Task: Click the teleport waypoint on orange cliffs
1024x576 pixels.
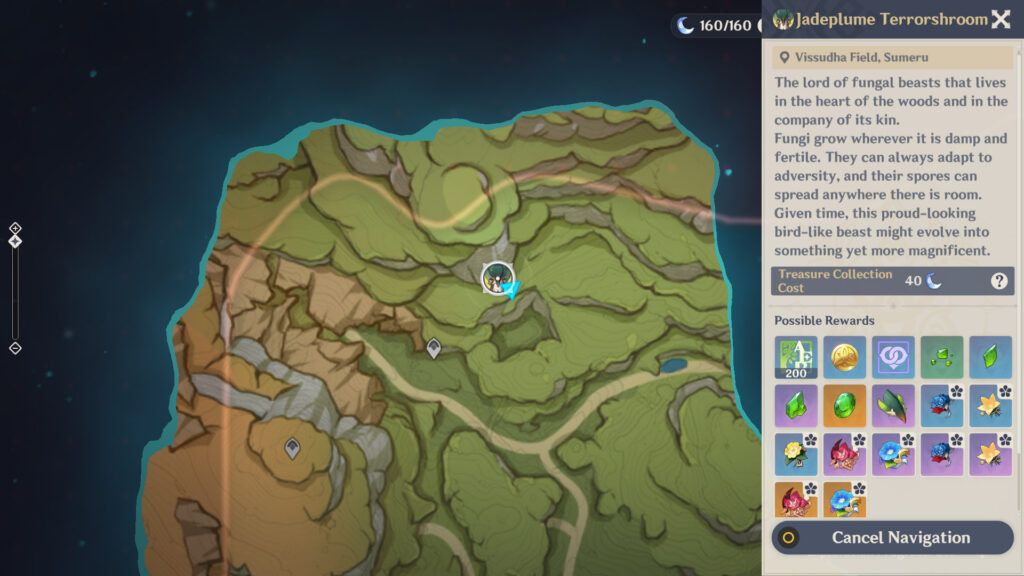Action: pos(292,449)
